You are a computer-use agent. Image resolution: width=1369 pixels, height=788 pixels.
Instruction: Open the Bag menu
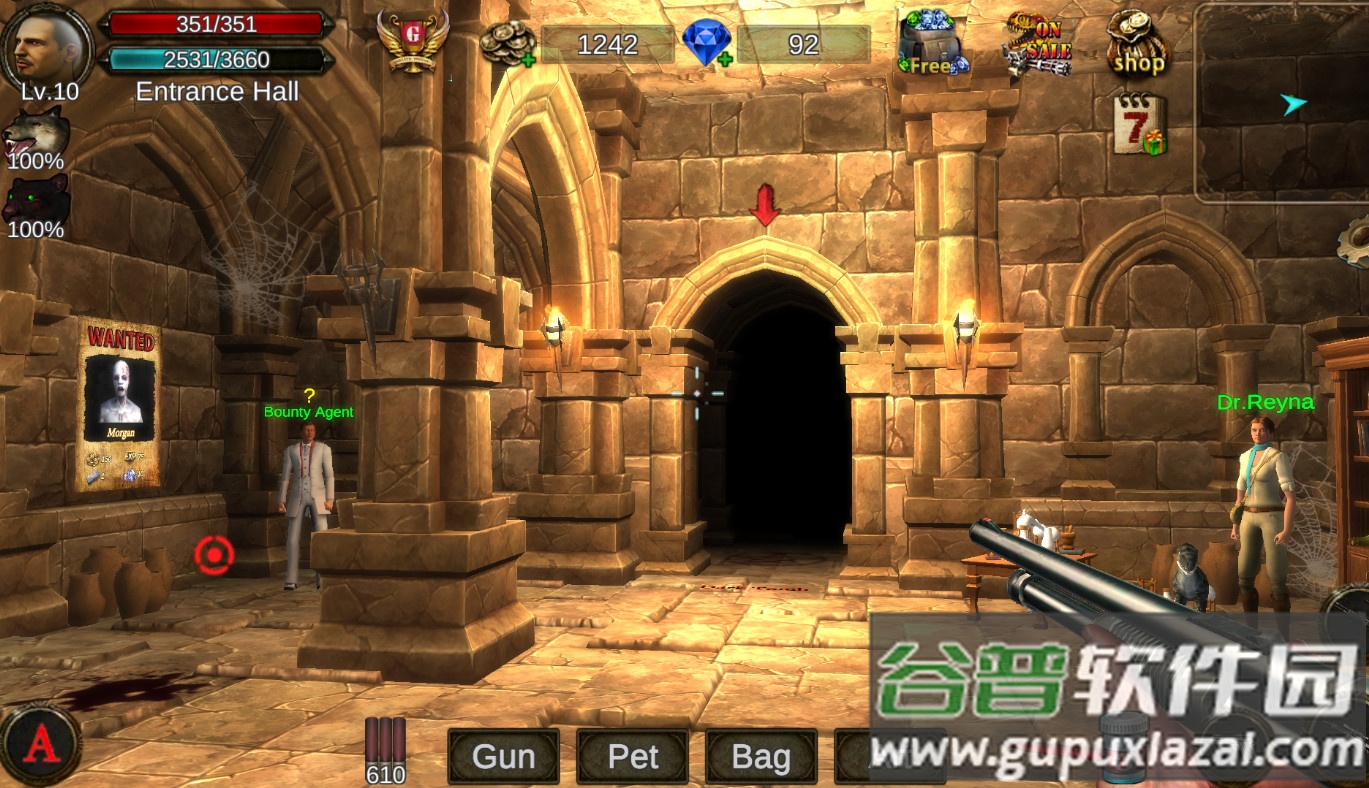pyautogui.click(x=760, y=757)
